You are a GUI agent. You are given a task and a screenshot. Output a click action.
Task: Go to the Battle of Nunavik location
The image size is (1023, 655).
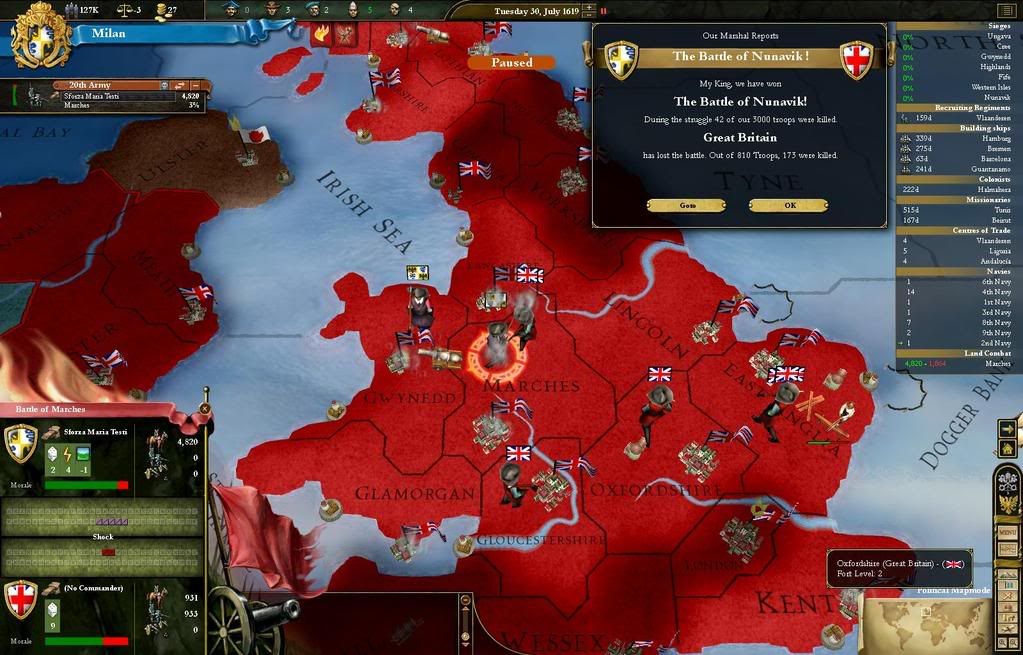pos(686,206)
